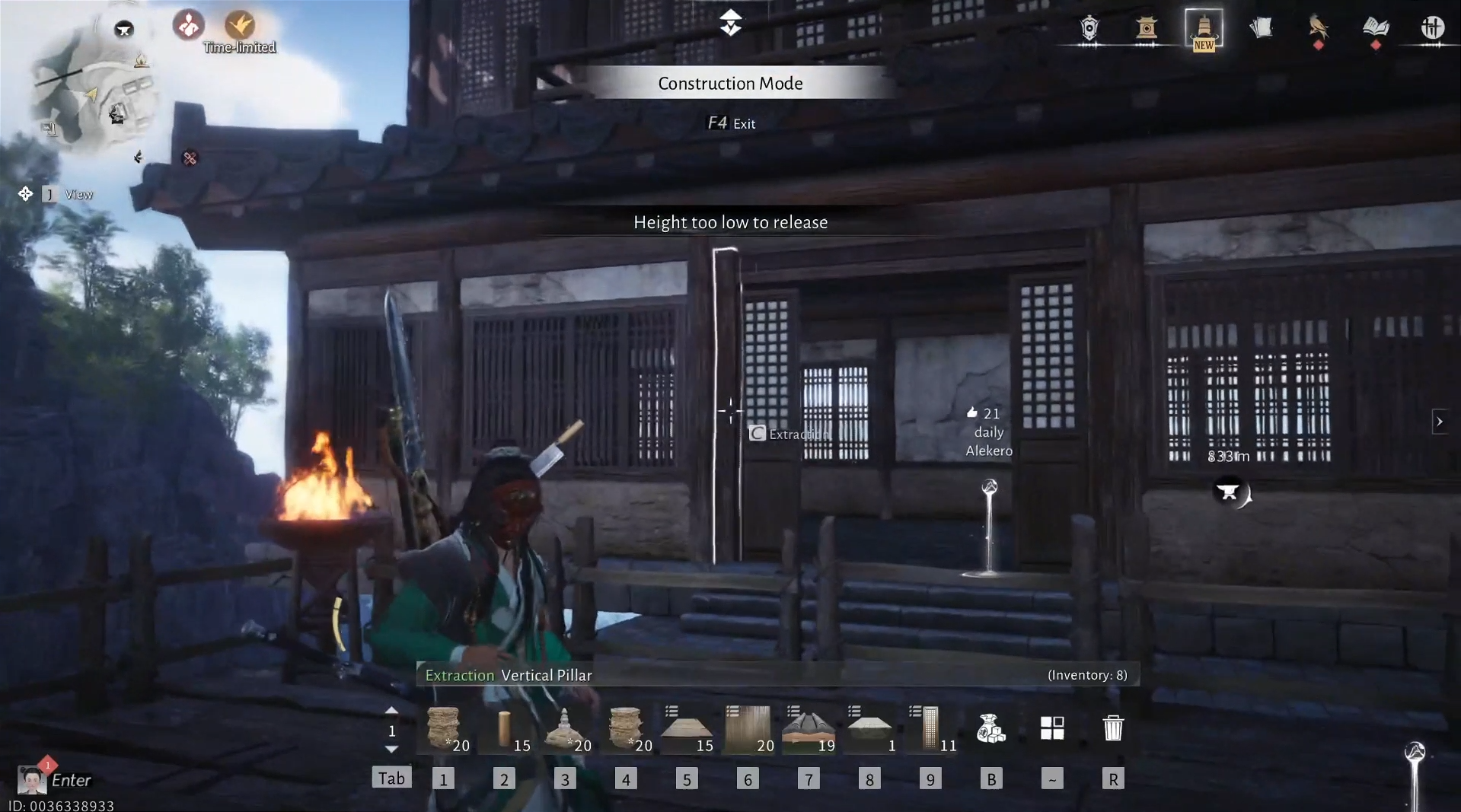
Task: Toggle the Time-limited event icon
Action: pos(239,27)
